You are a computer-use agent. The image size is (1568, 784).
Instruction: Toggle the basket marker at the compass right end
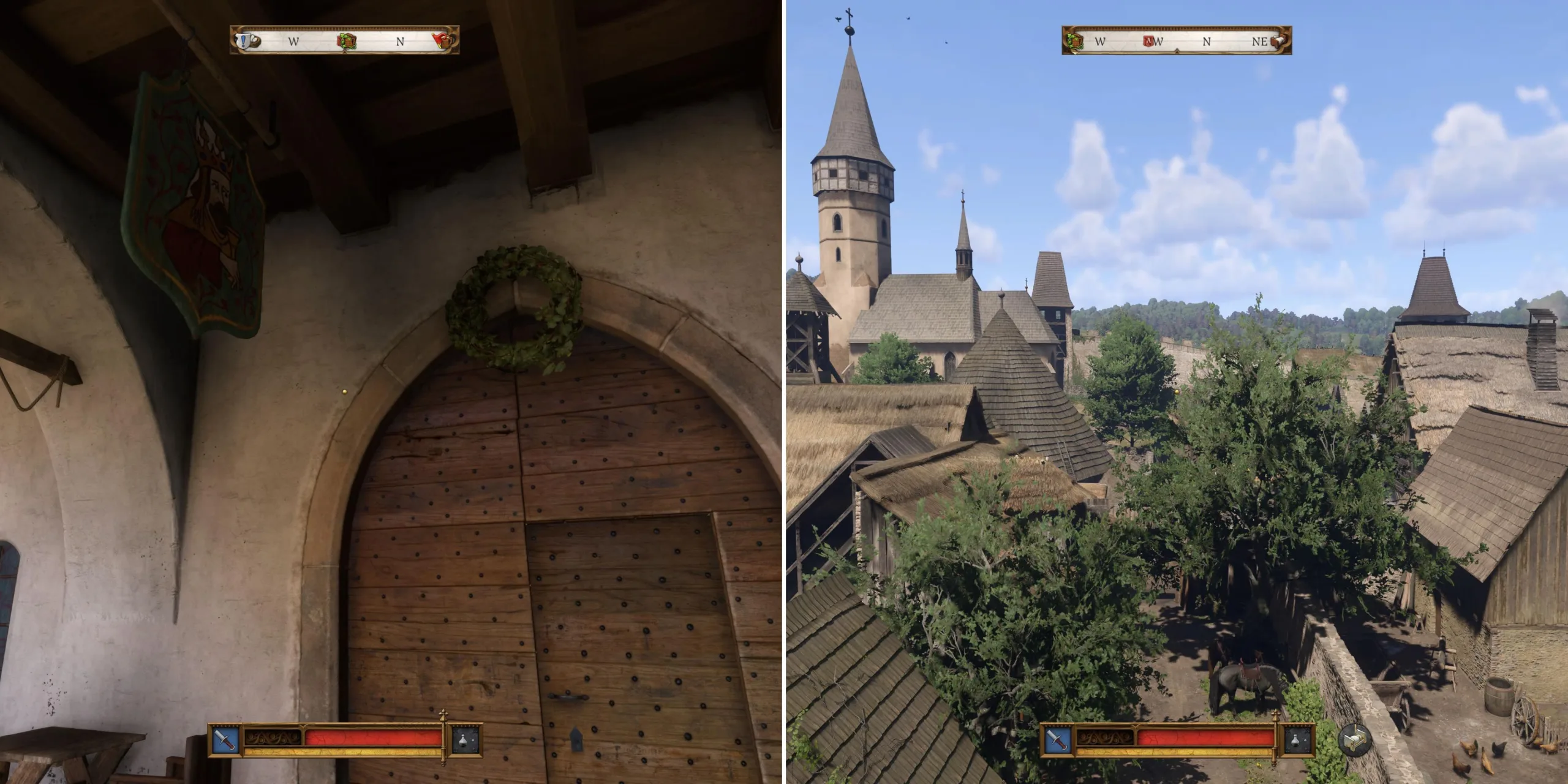(1278, 40)
